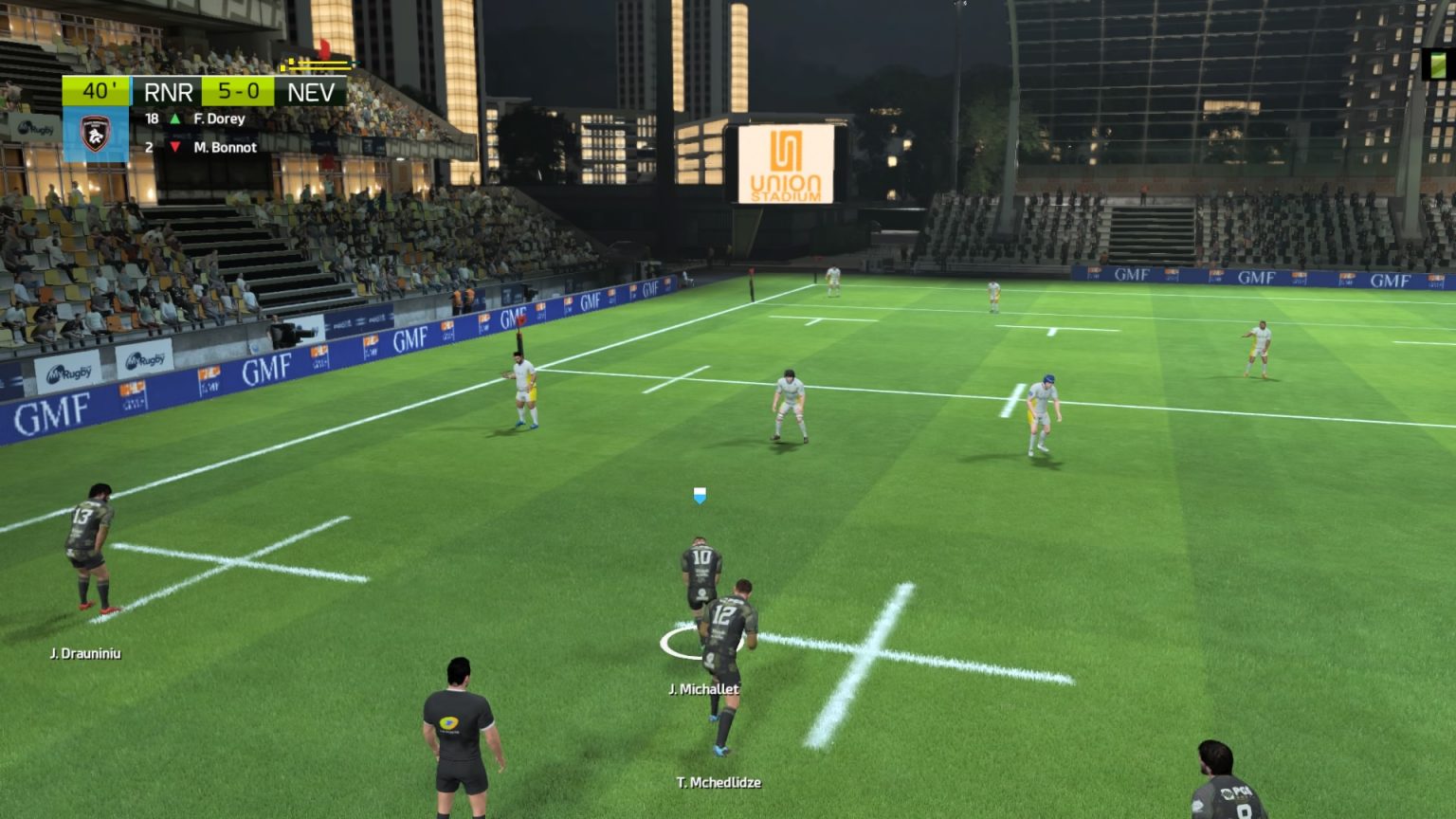Expand info for substituted player M. Bonnot

pyautogui.click(x=224, y=148)
